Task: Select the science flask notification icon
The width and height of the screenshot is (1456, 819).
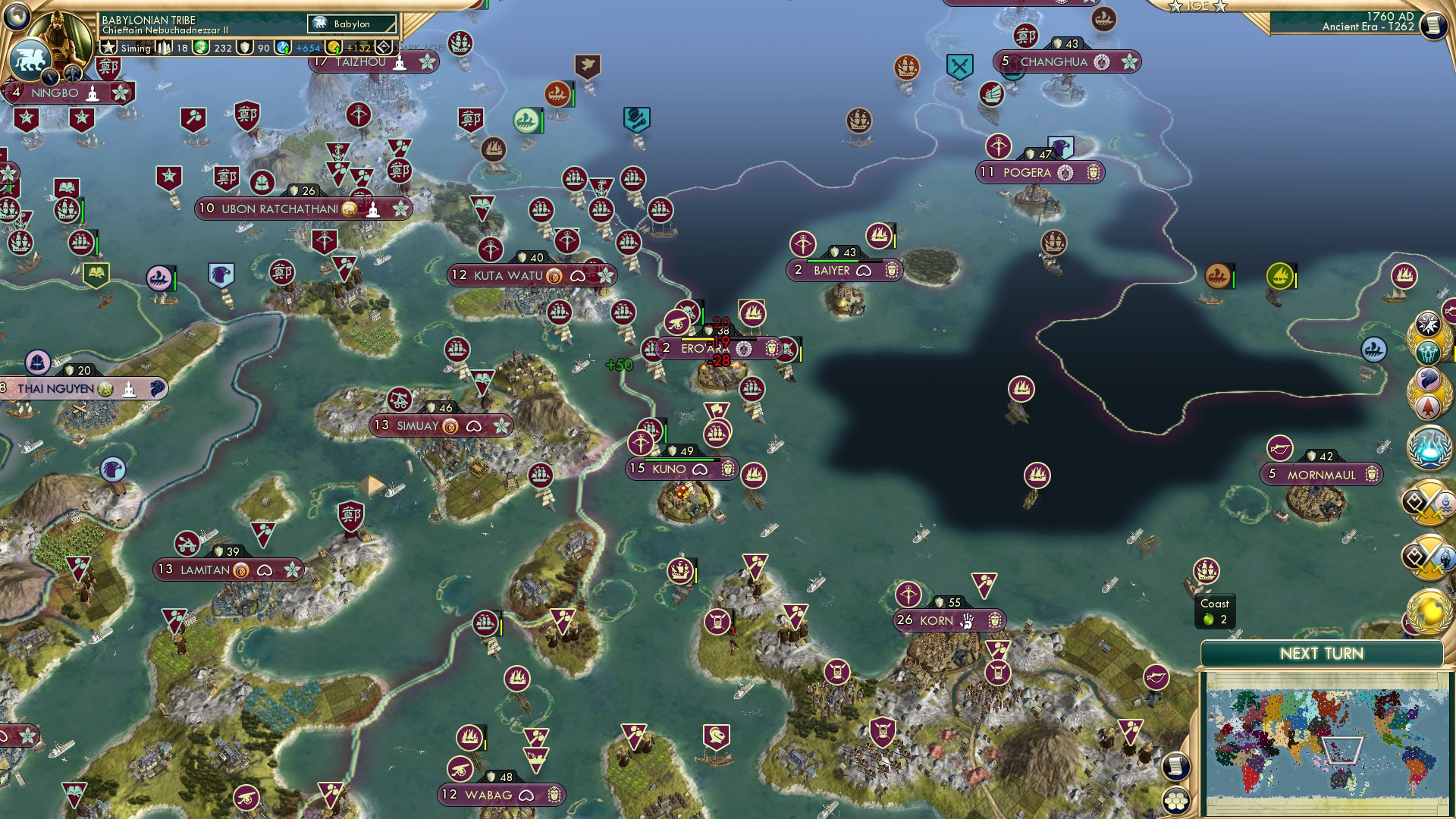Action: (1428, 449)
